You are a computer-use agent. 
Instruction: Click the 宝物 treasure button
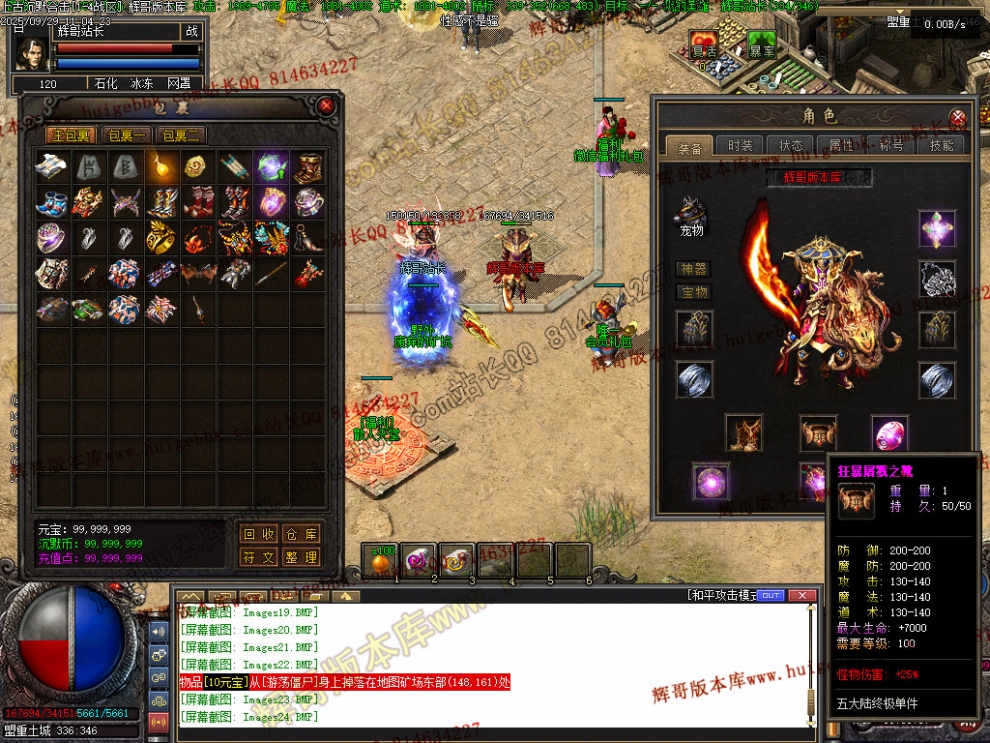coord(693,292)
